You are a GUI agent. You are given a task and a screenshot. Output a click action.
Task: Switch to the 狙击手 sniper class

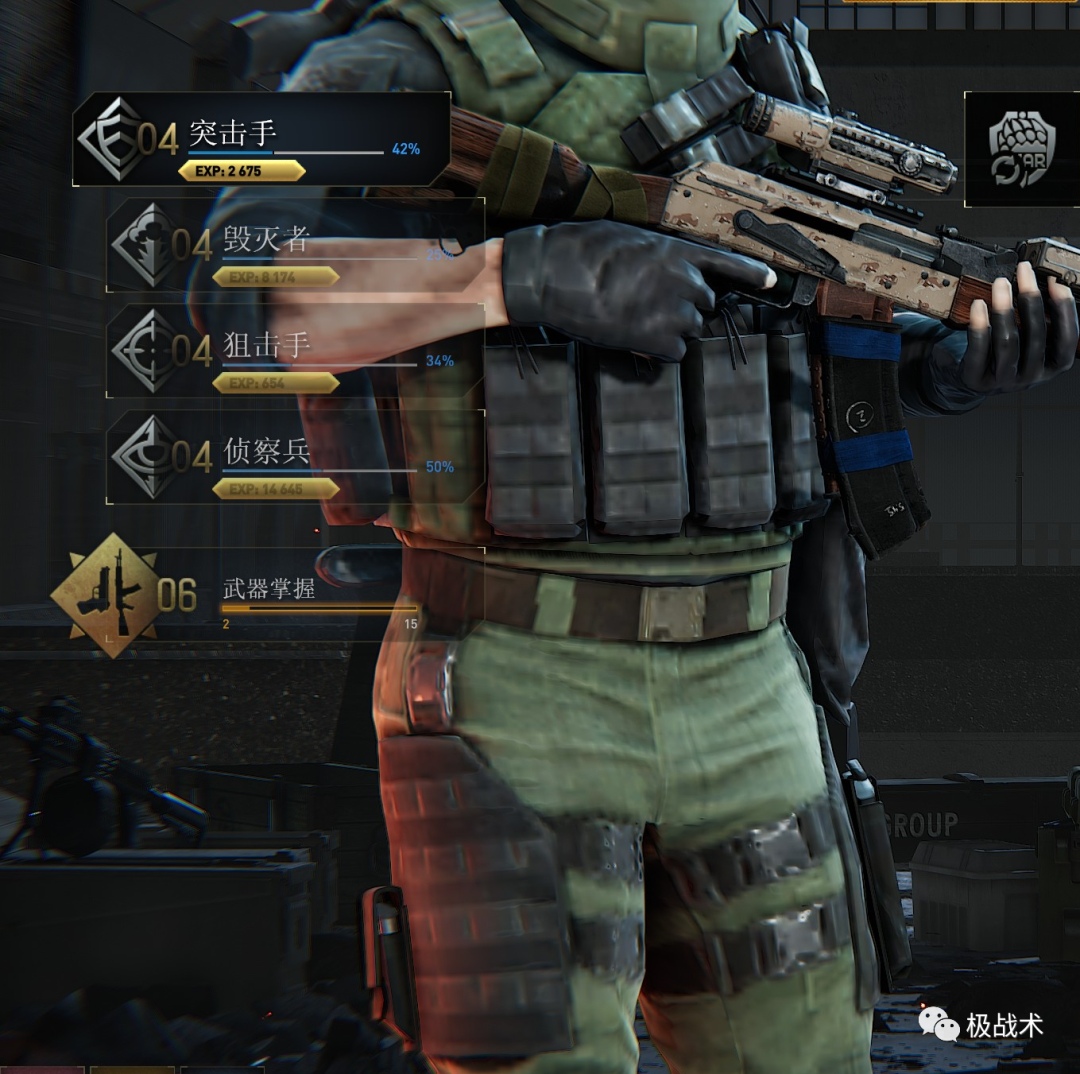[x=295, y=351]
